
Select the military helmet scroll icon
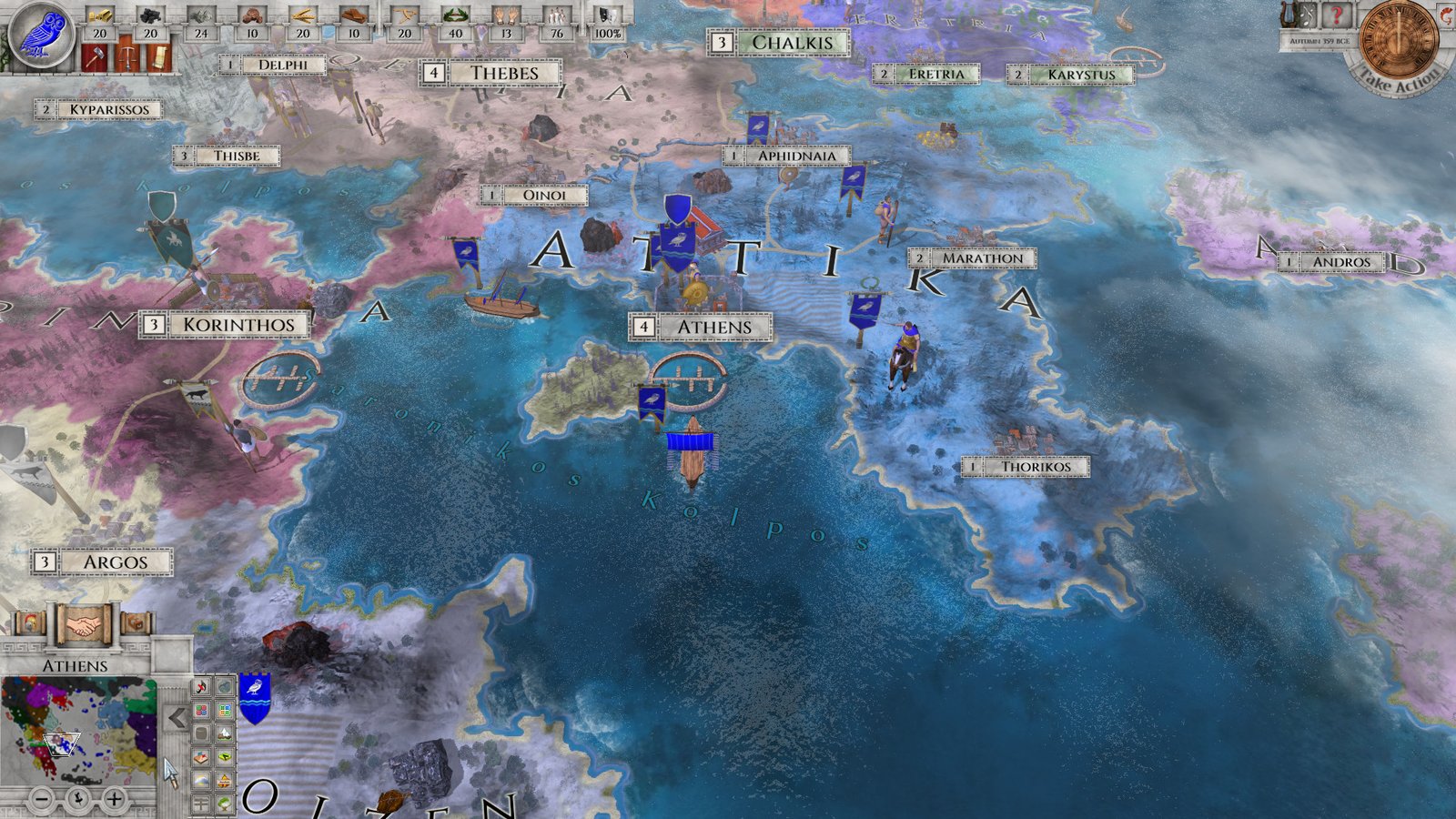pyautogui.click(x=29, y=622)
